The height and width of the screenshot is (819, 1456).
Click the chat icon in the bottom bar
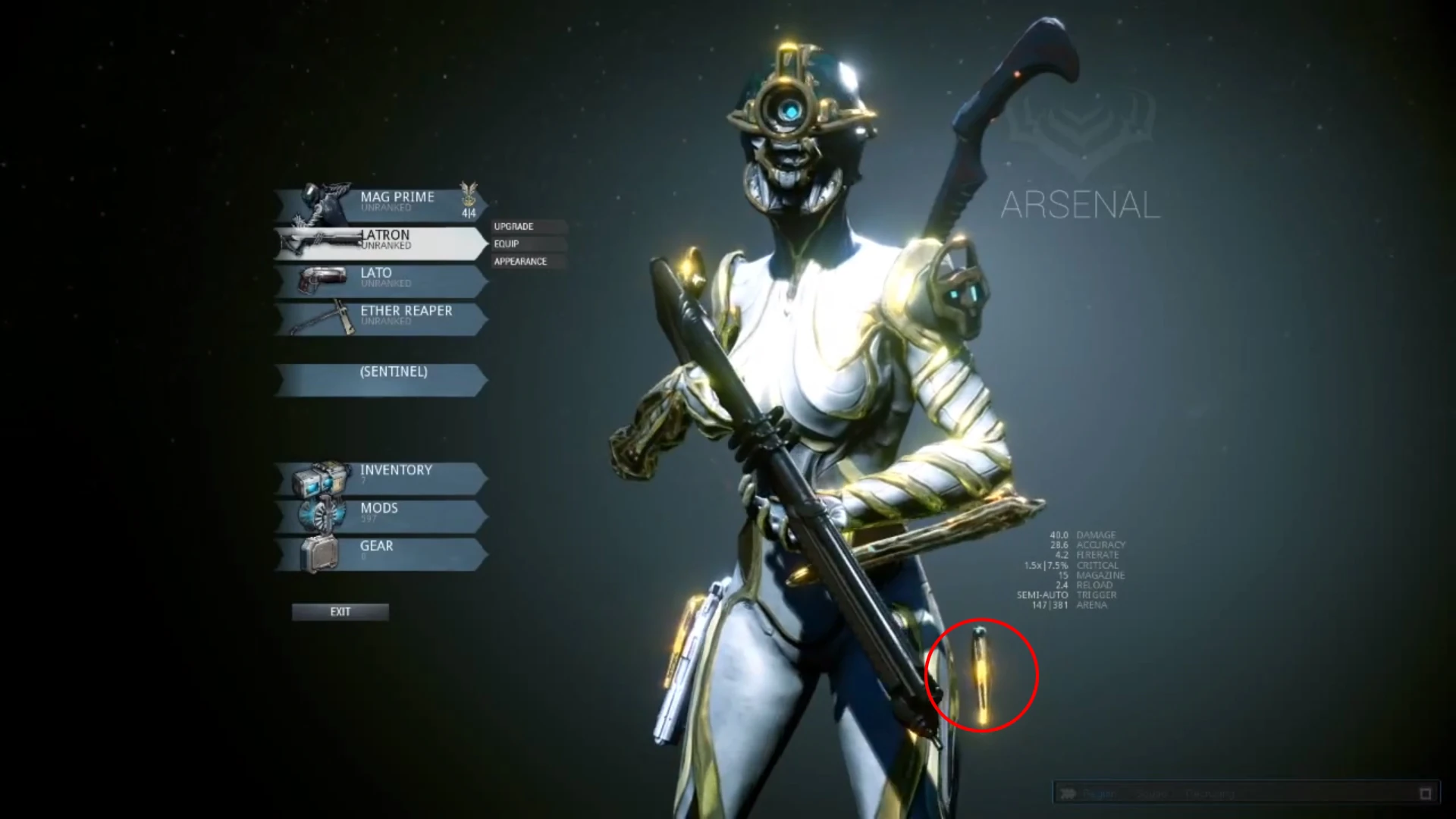pos(1068,793)
